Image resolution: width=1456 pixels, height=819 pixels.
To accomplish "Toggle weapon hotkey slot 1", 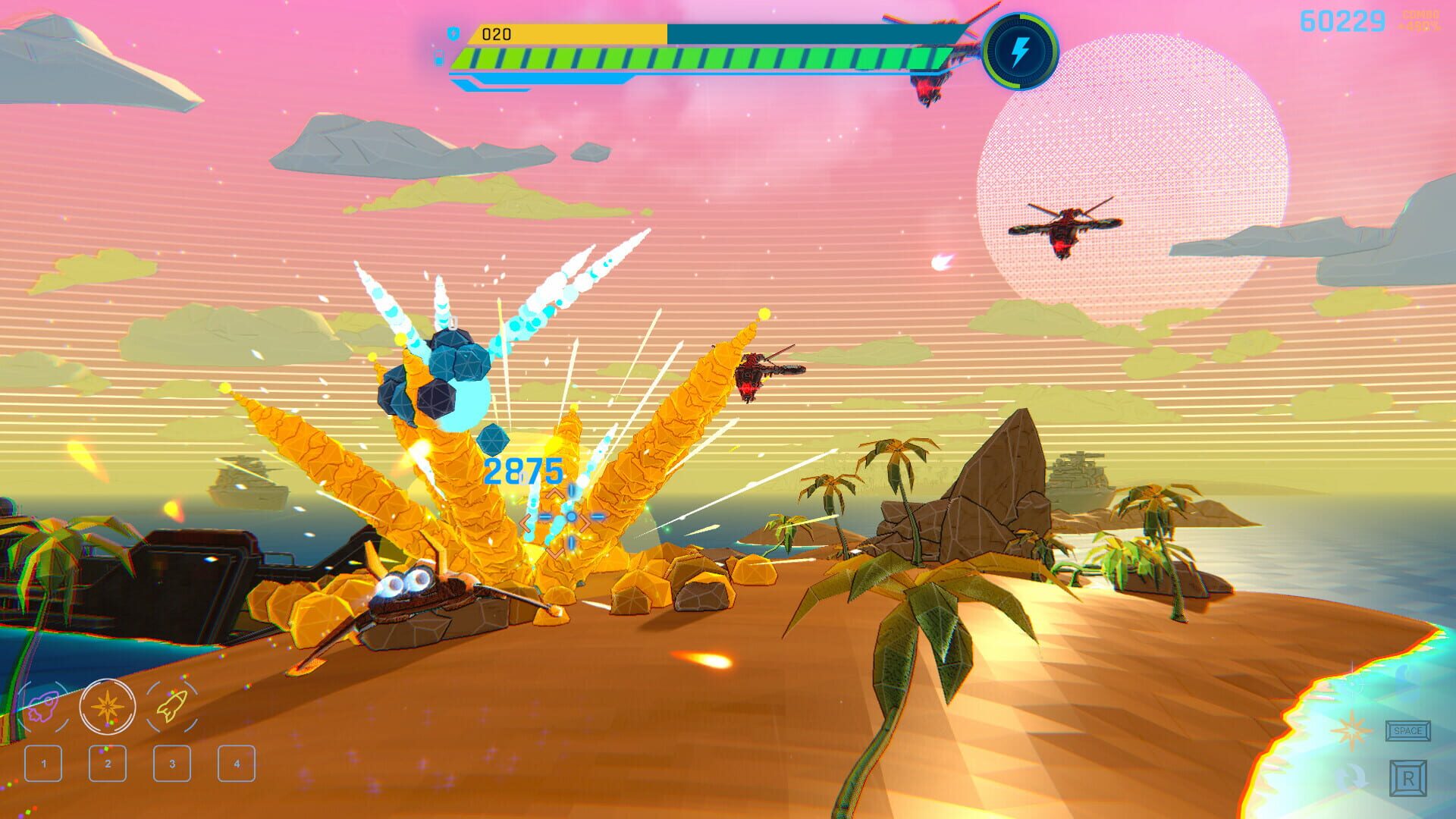I will [43, 764].
